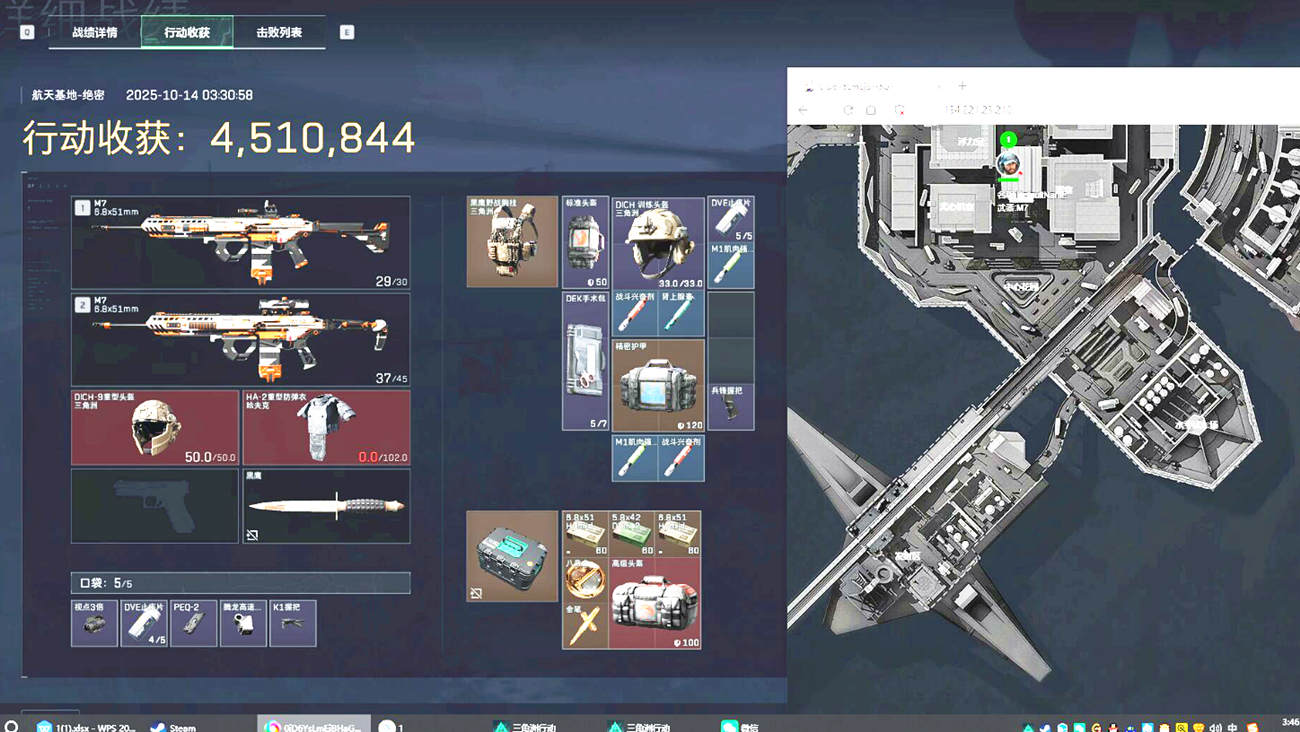Select the M7 rifle in slot 1

pyautogui.click(x=240, y=242)
